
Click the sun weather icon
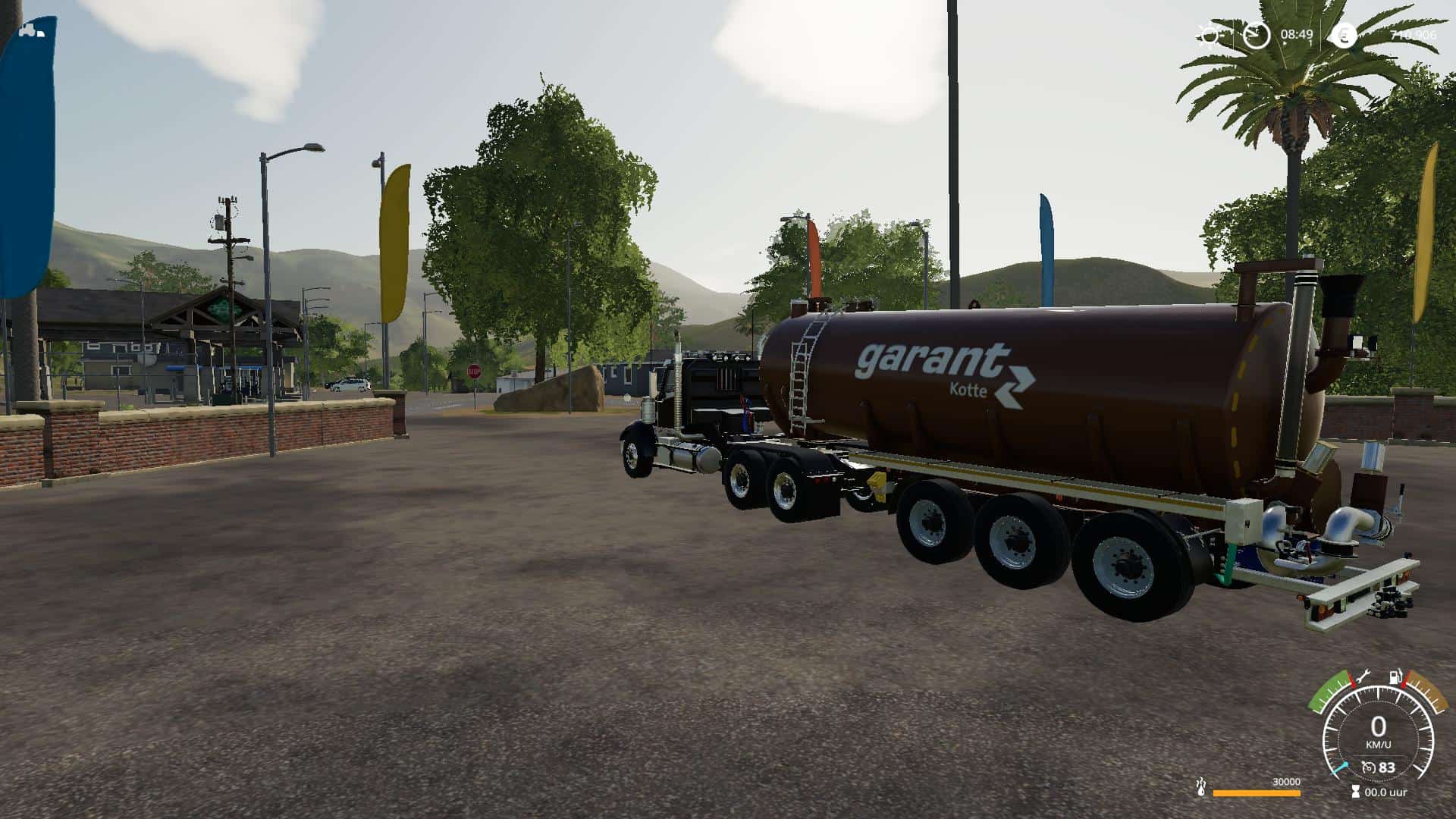(1208, 36)
